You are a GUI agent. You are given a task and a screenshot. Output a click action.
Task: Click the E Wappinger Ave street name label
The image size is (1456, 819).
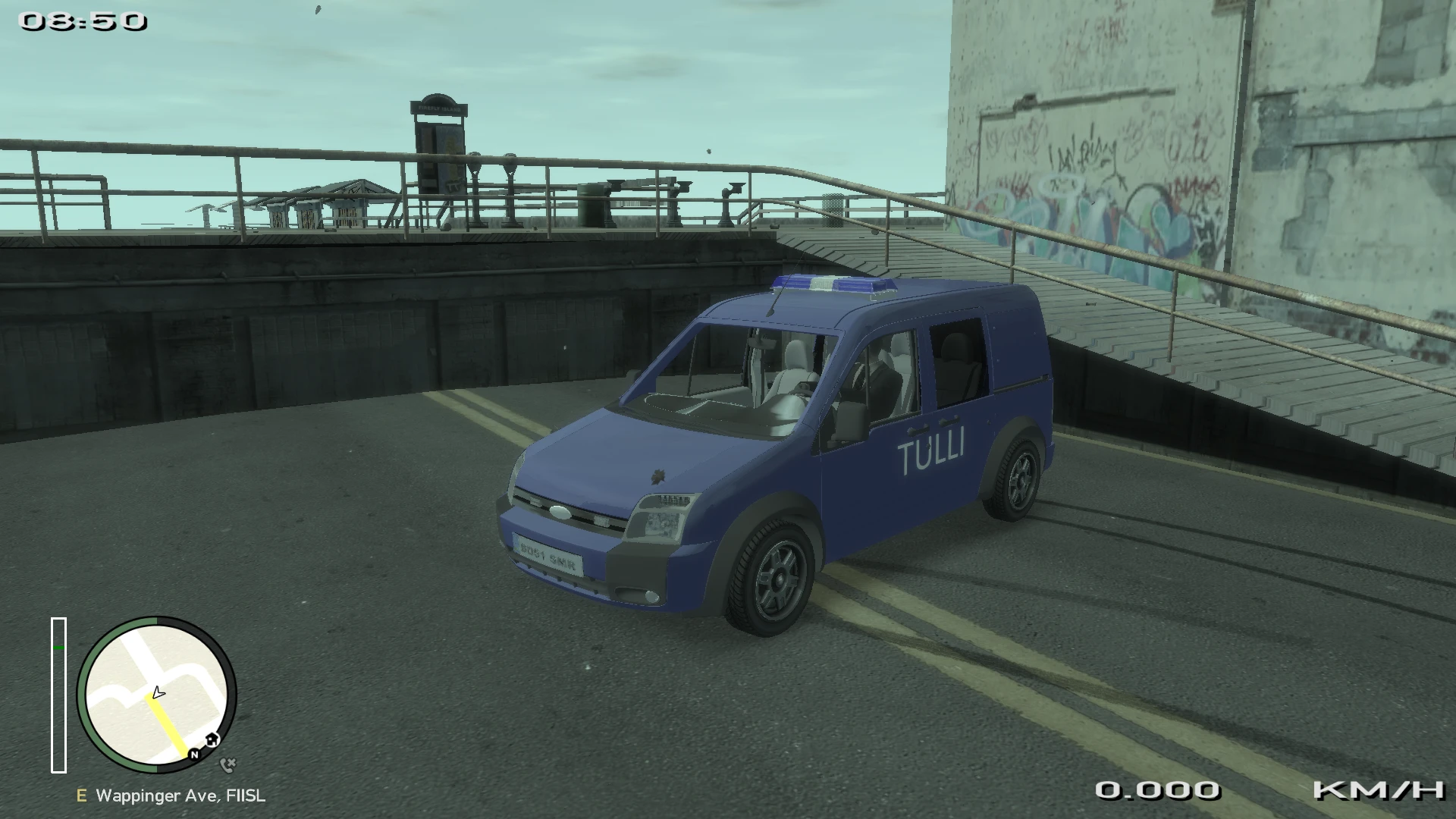(171, 796)
